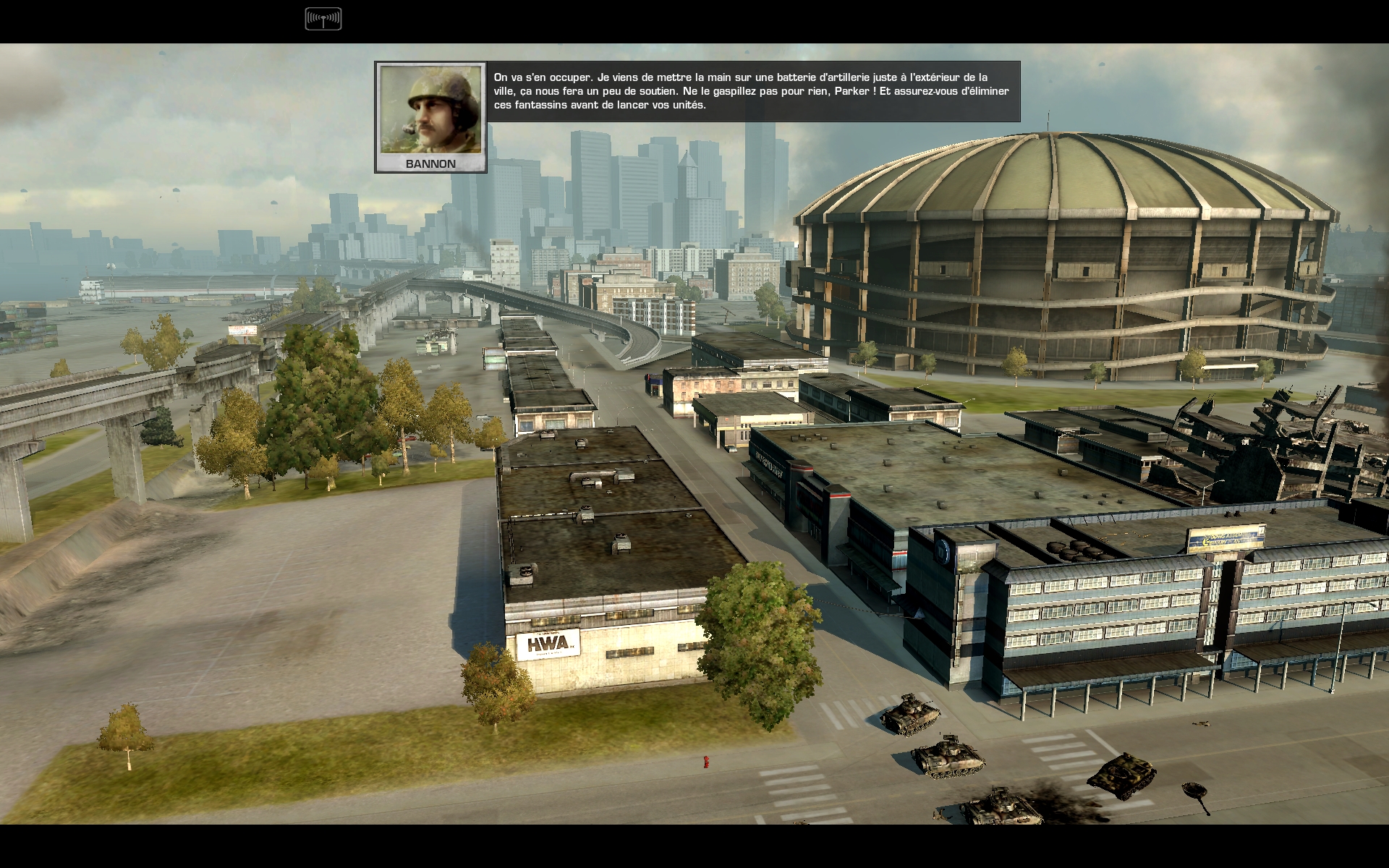Click the radio signal icon
The image size is (1389, 868).
pyautogui.click(x=323, y=19)
